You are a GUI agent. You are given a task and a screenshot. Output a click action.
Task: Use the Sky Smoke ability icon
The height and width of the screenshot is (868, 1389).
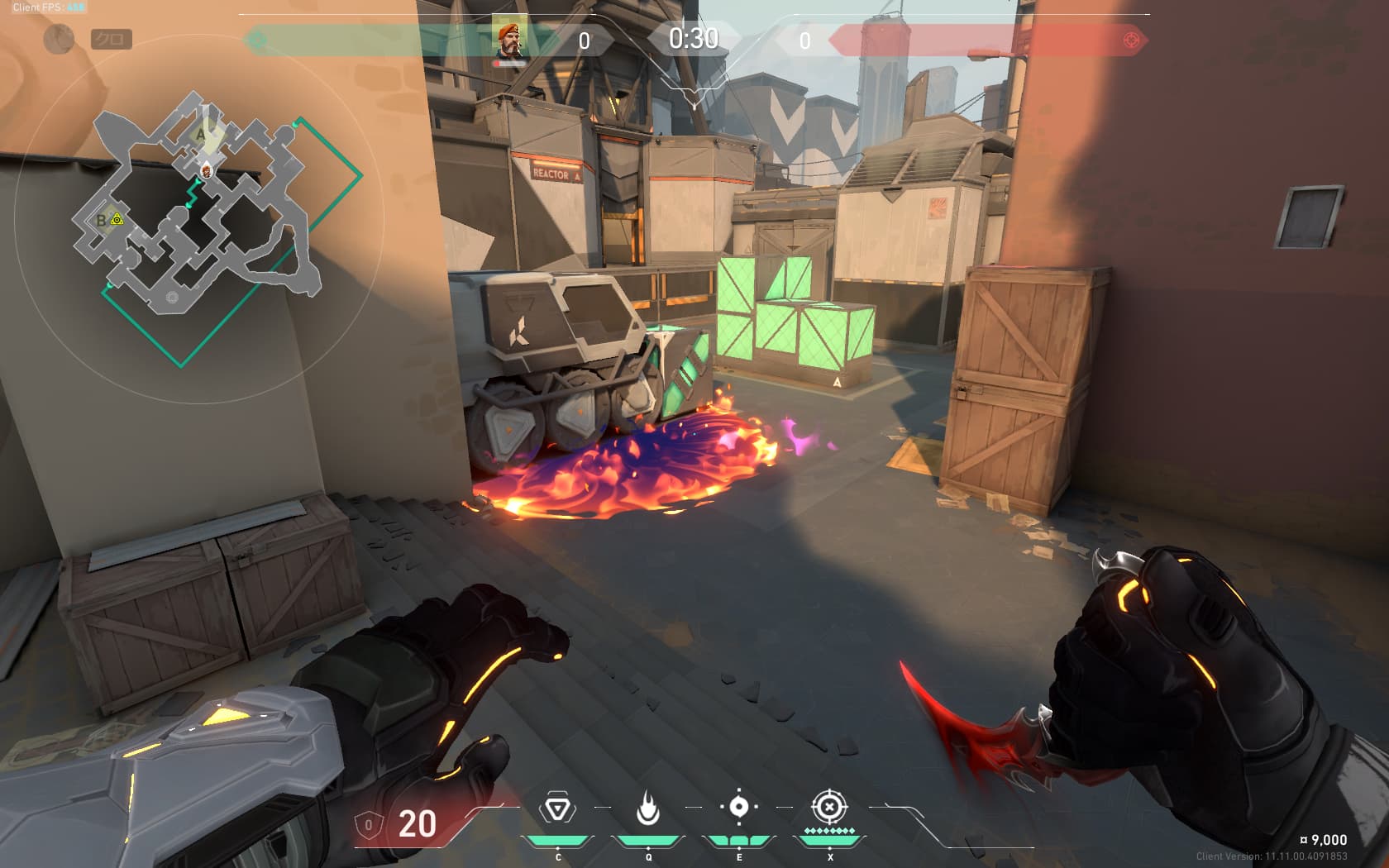point(739,807)
